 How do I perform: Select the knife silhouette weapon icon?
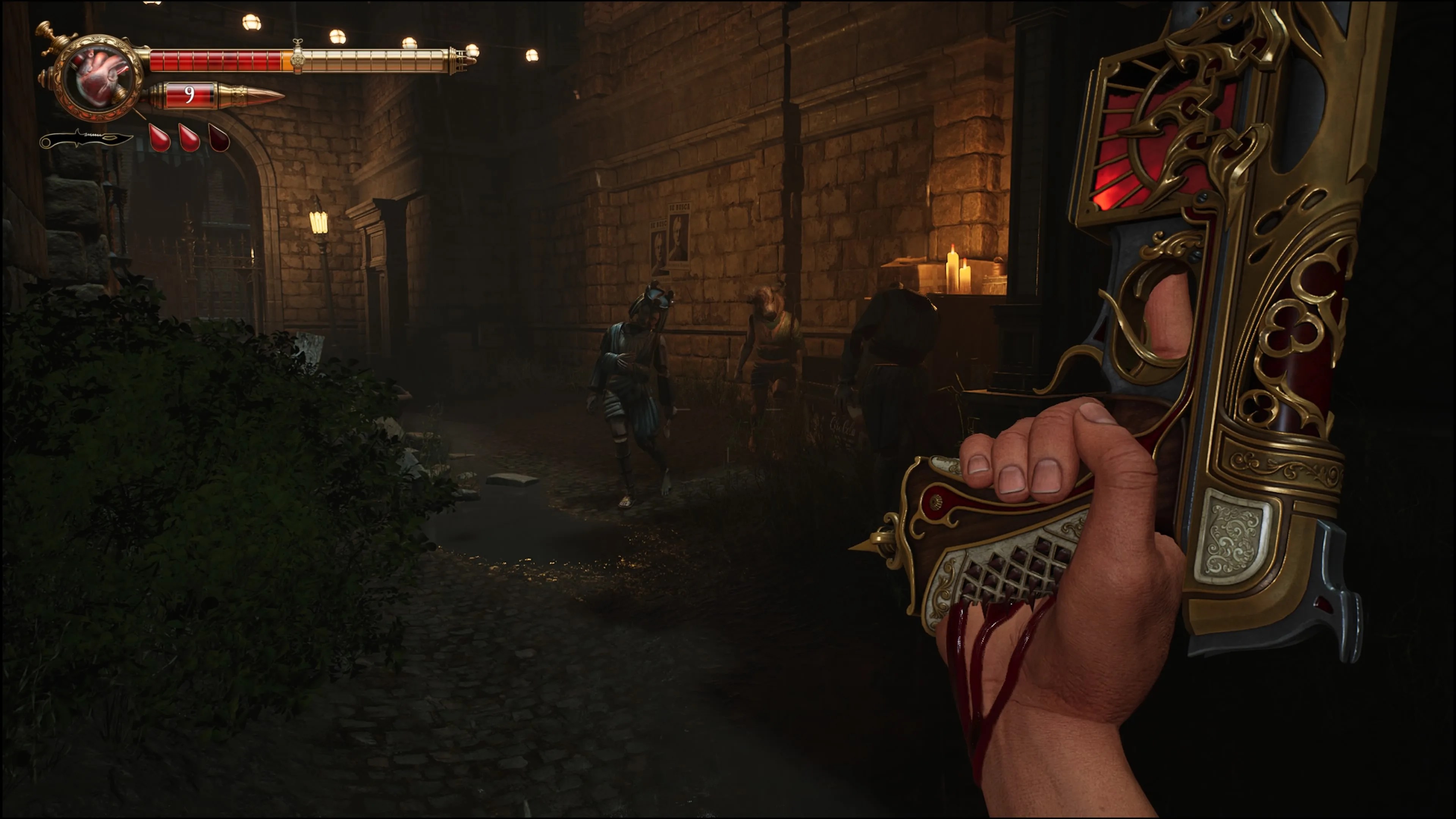point(86,138)
